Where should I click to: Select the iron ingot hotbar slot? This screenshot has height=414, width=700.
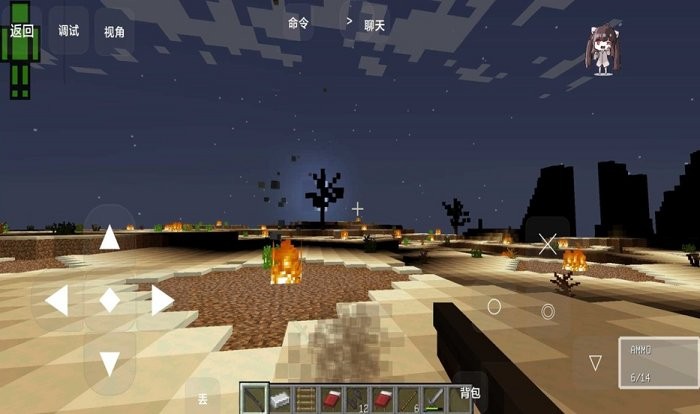pyautogui.click(x=280, y=399)
